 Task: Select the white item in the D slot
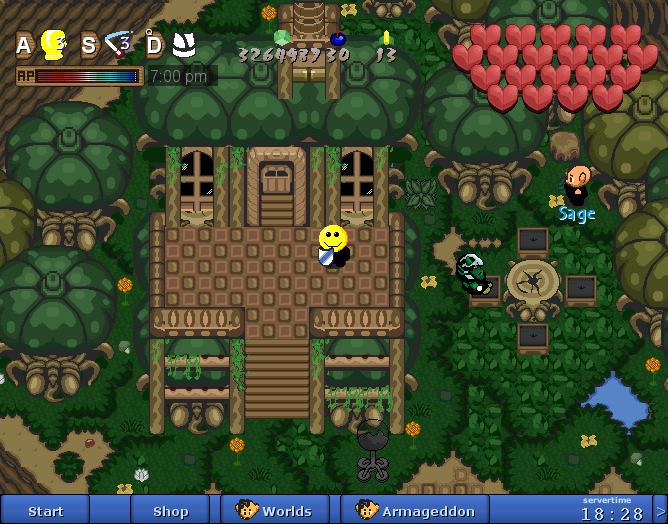point(183,44)
